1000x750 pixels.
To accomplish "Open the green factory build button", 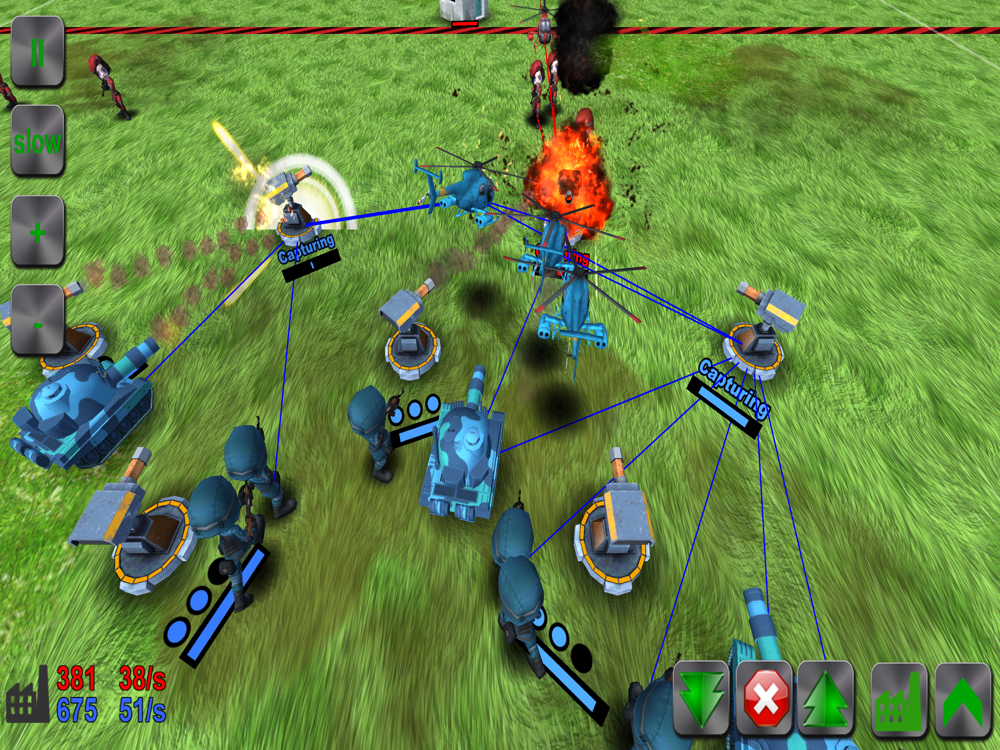I will [x=900, y=699].
